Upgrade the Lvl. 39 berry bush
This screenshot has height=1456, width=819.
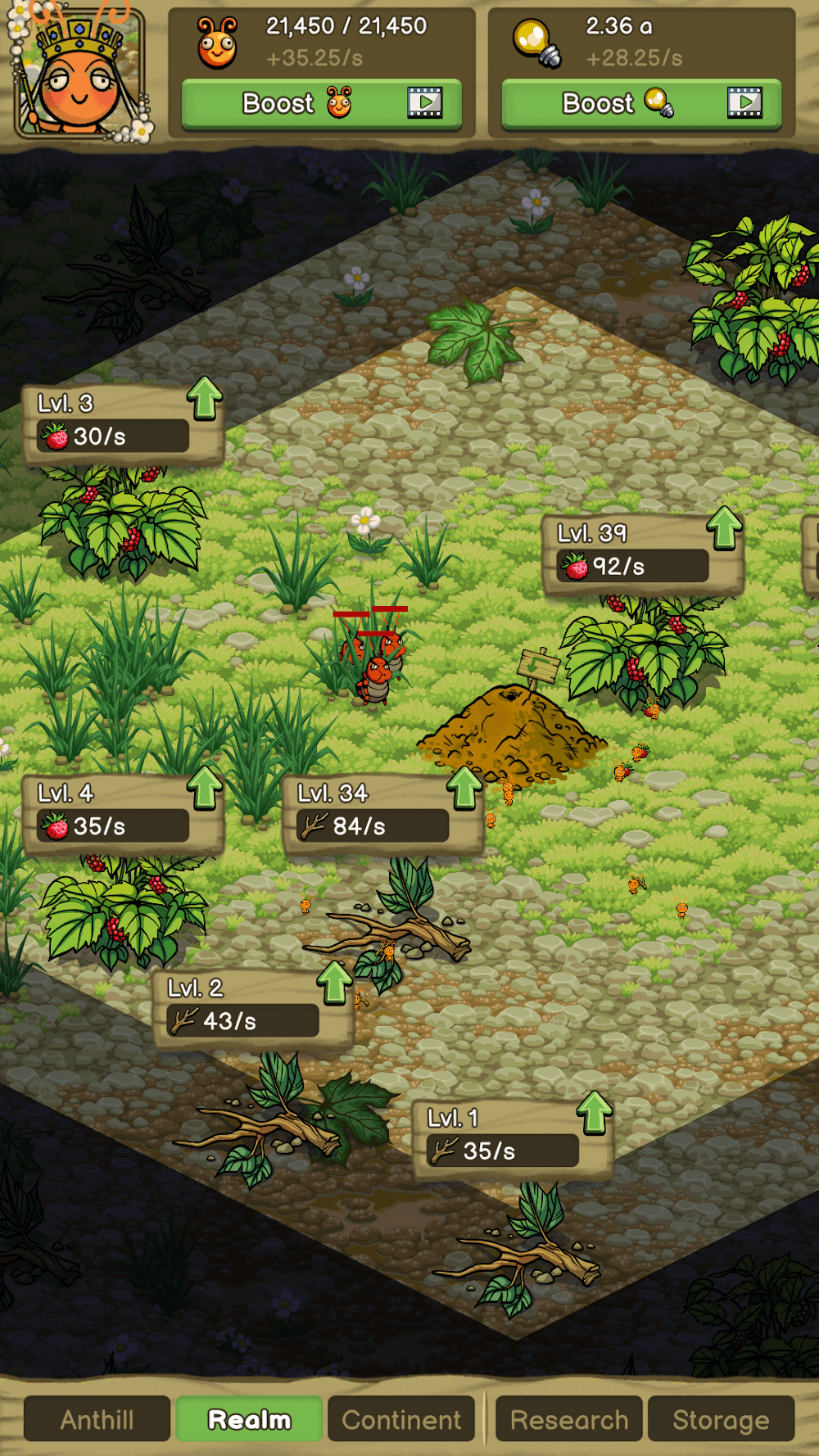pyautogui.click(x=724, y=528)
